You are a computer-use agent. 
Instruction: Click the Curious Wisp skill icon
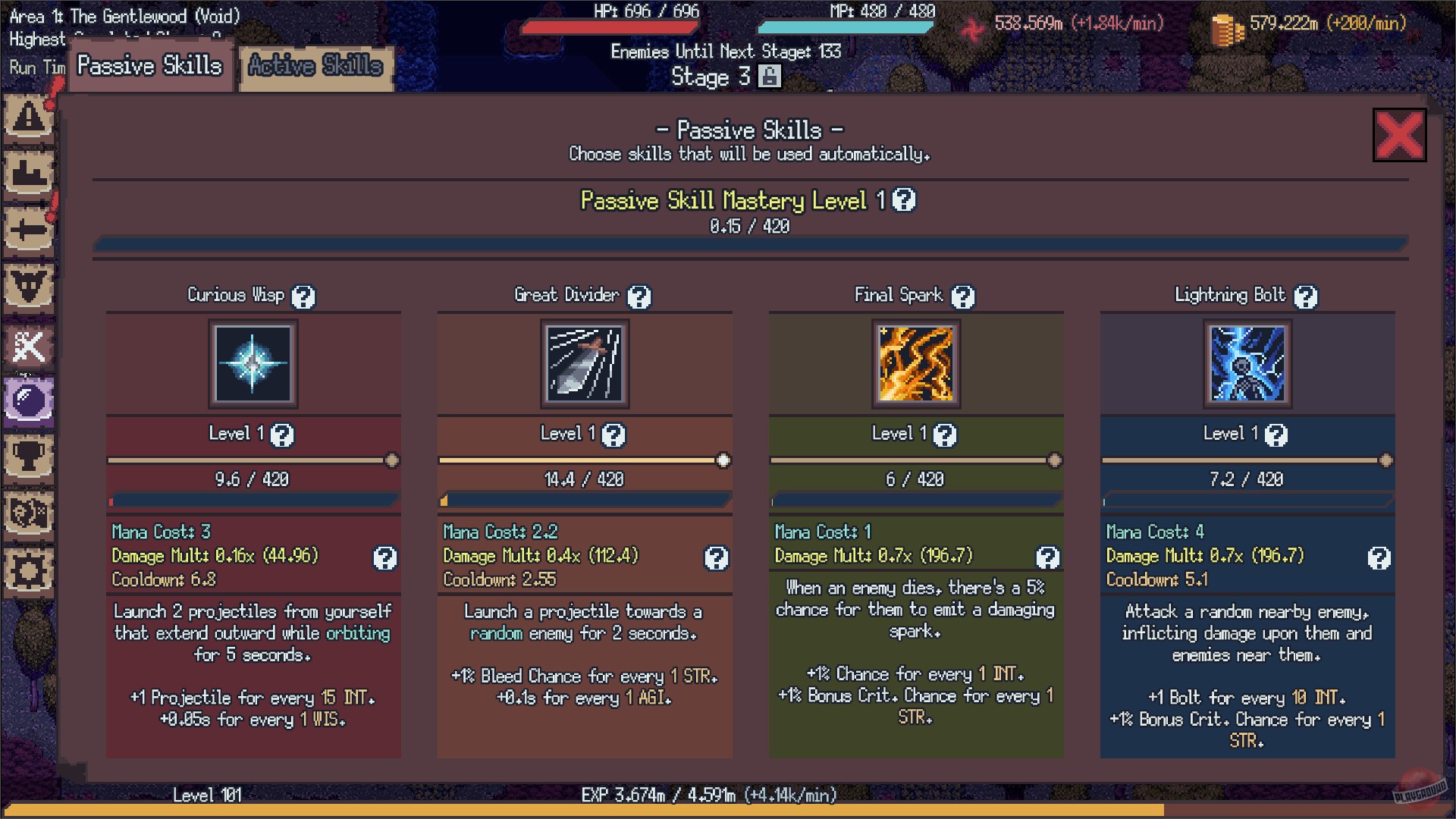253,365
